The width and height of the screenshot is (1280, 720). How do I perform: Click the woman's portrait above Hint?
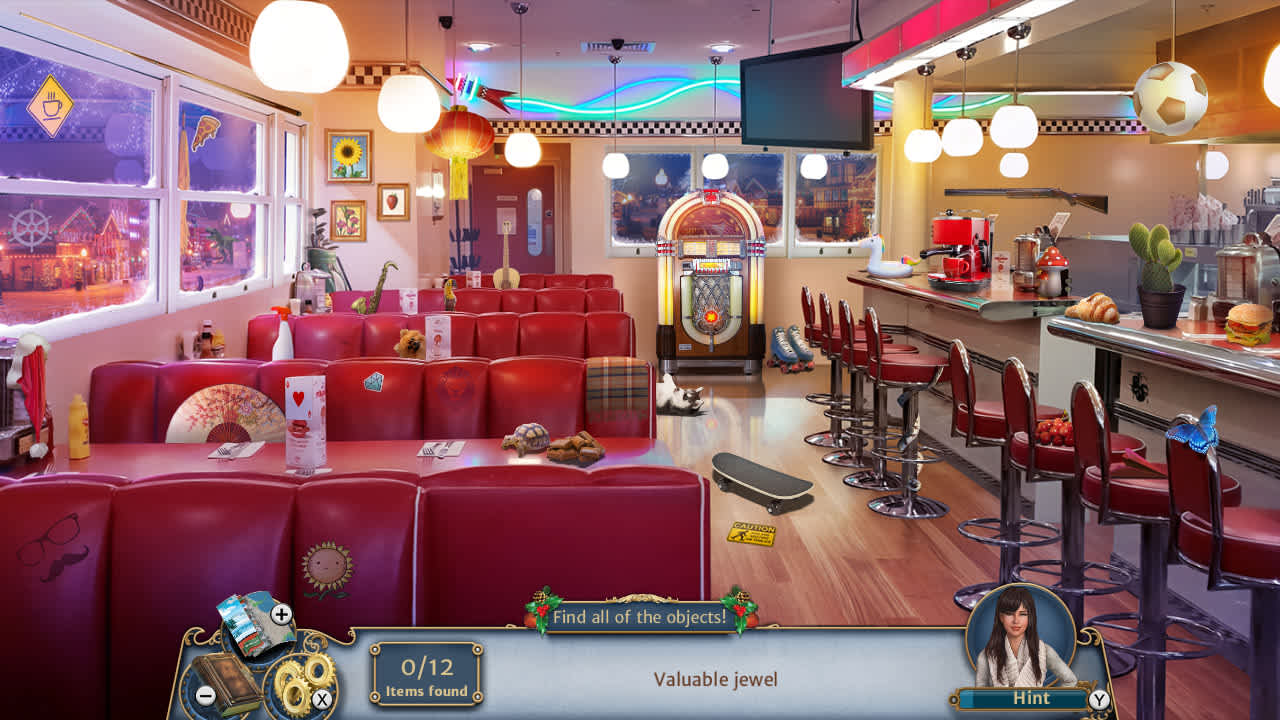pyautogui.click(x=1021, y=636)
